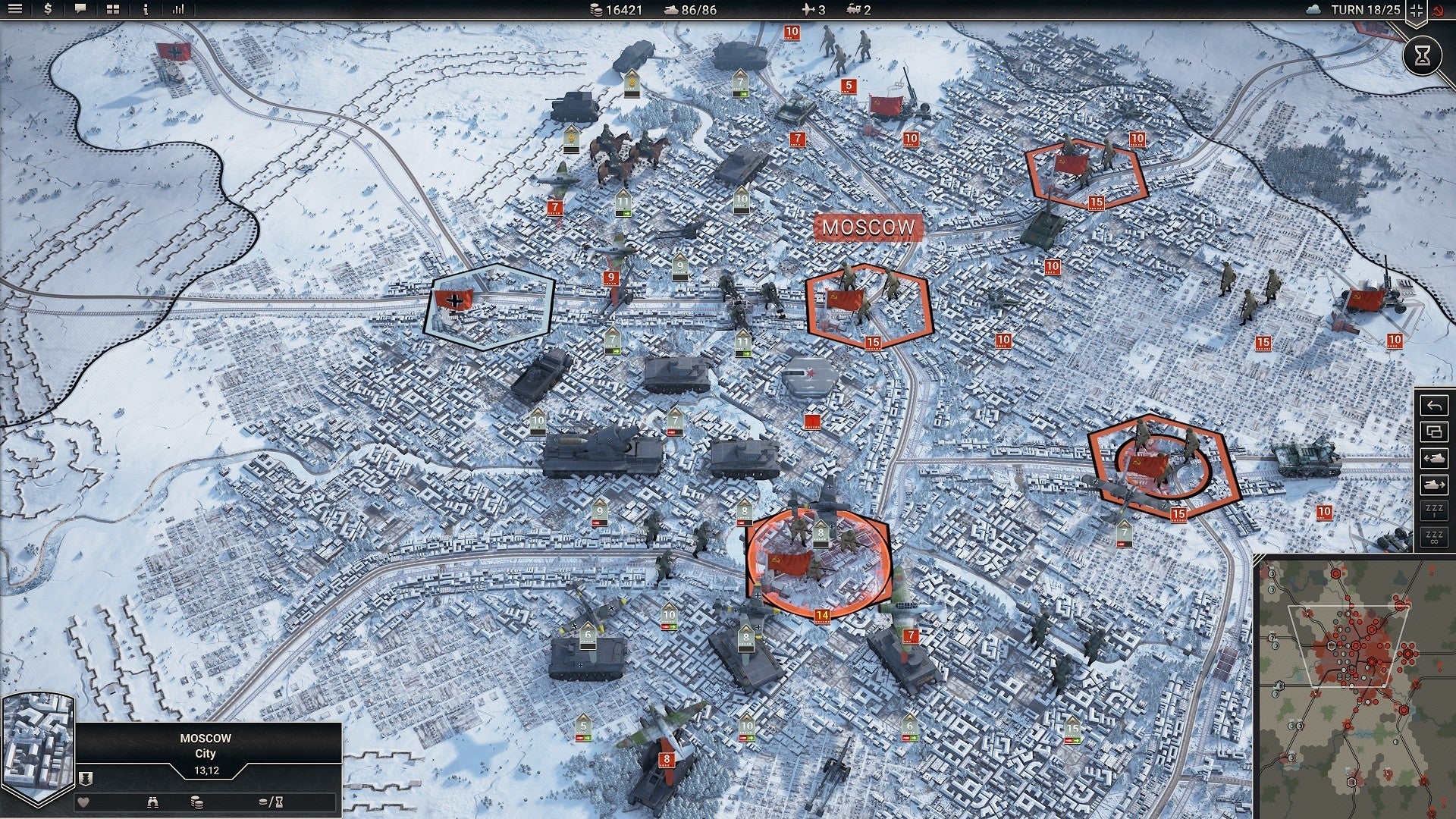Open the unit list grid icon

pos(113,11)
